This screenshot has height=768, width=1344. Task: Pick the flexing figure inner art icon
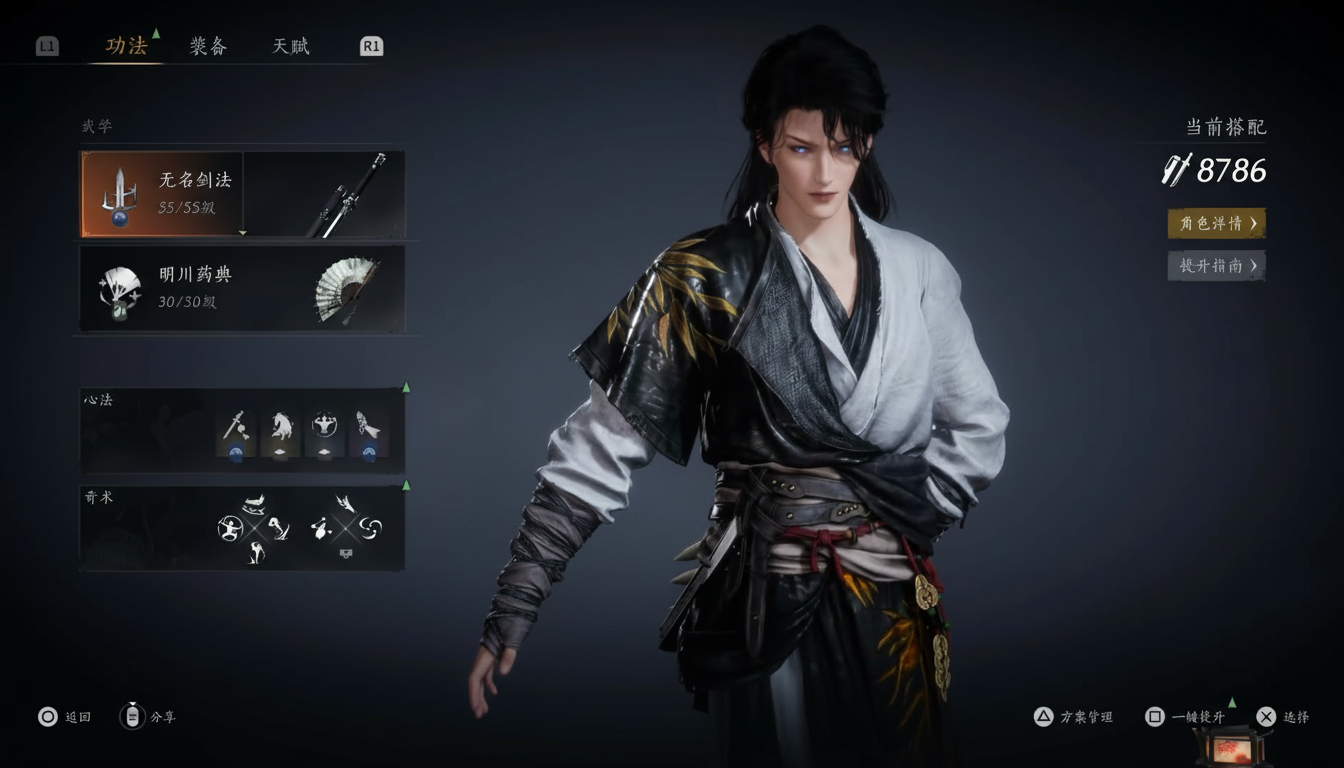click(x=325, y=430)
